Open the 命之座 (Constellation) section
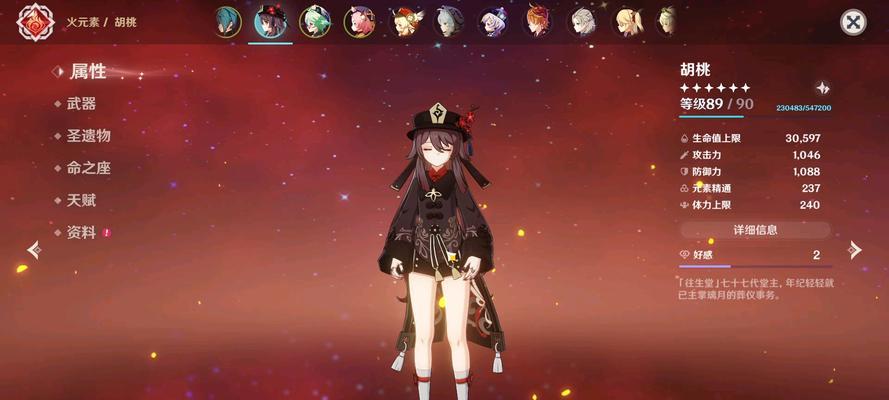This screenshot has width=889, height=400. click(x=88, y=168)
